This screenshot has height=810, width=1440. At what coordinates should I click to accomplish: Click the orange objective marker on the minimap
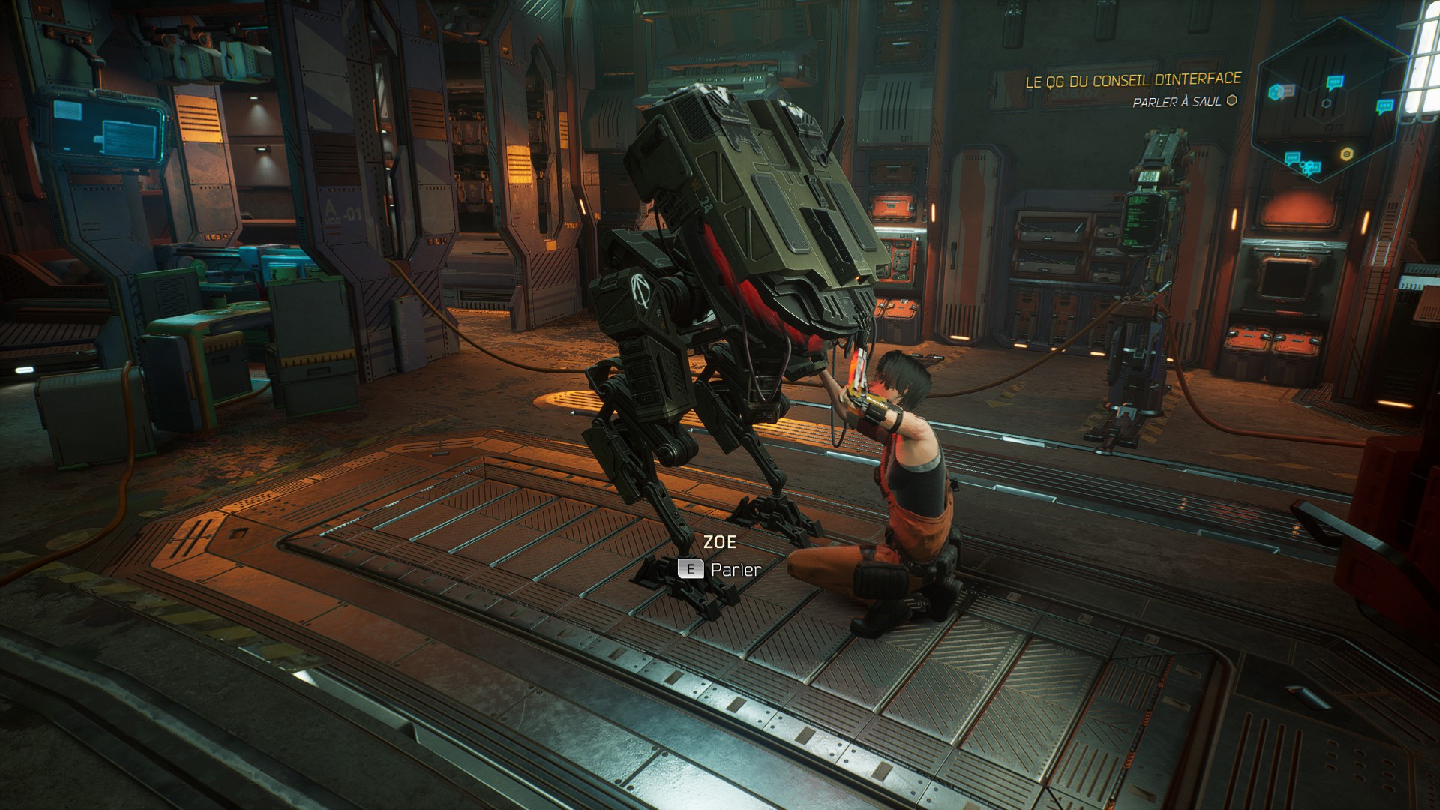tap(1347, 154)
